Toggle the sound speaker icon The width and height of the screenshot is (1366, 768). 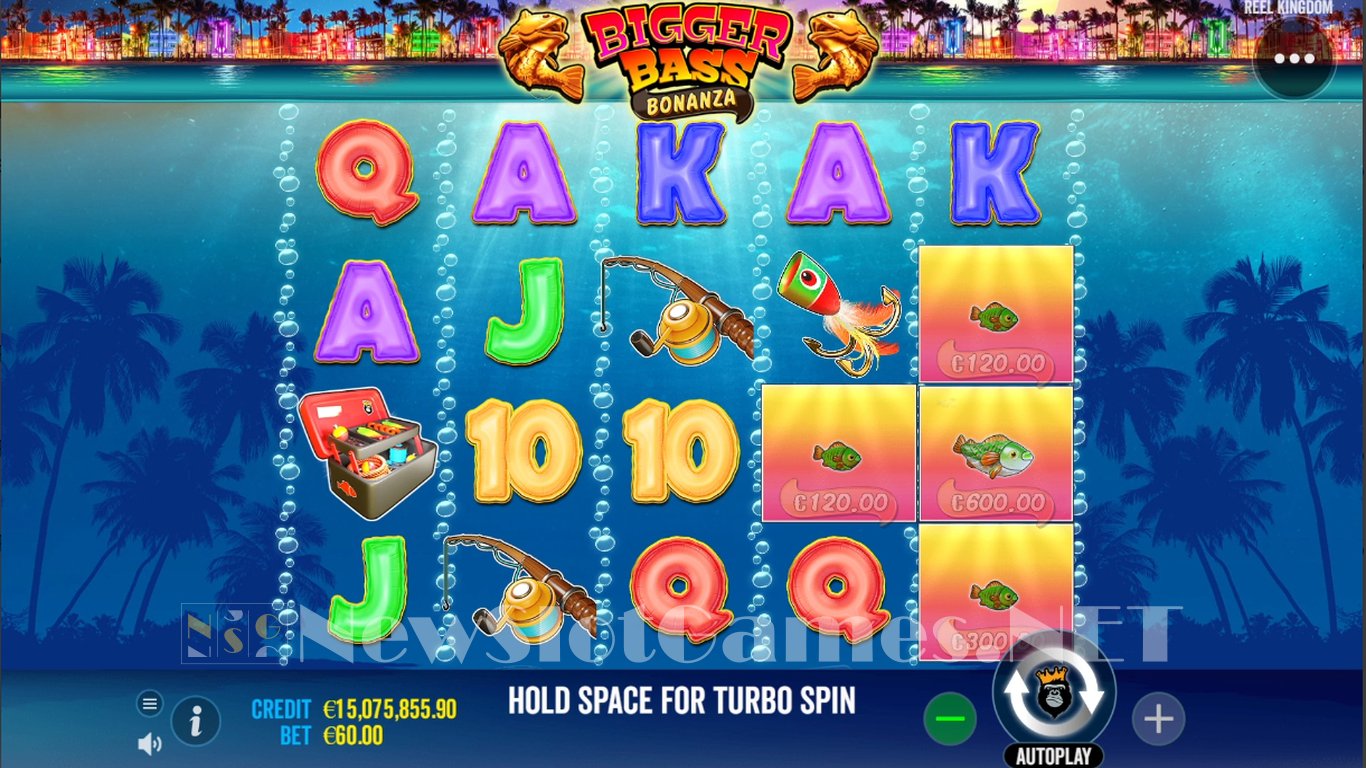point(149,743)
